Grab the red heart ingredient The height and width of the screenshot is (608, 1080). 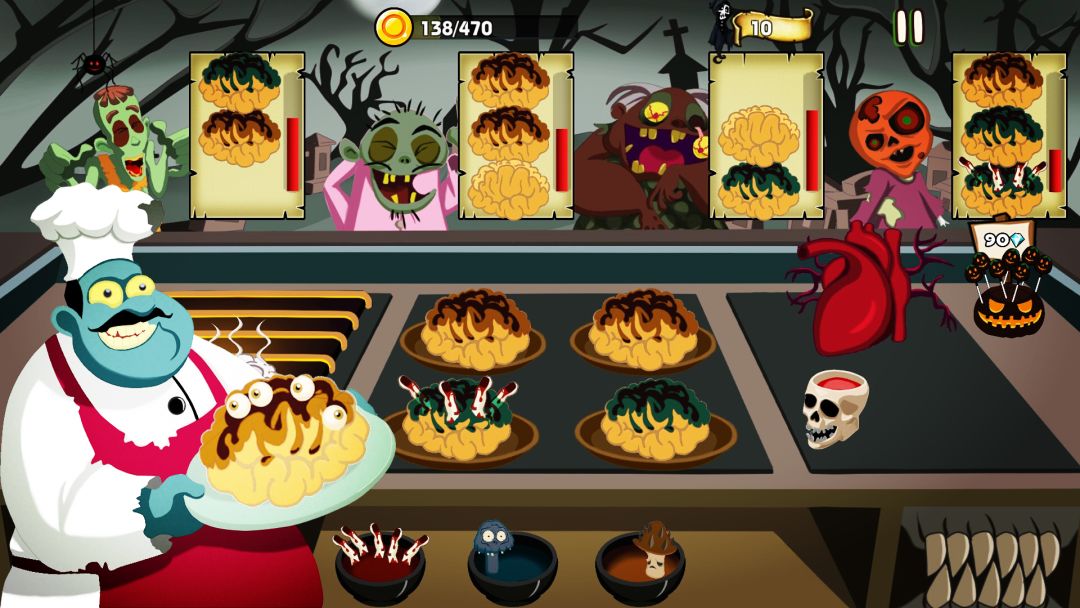(x=860, y=290)
